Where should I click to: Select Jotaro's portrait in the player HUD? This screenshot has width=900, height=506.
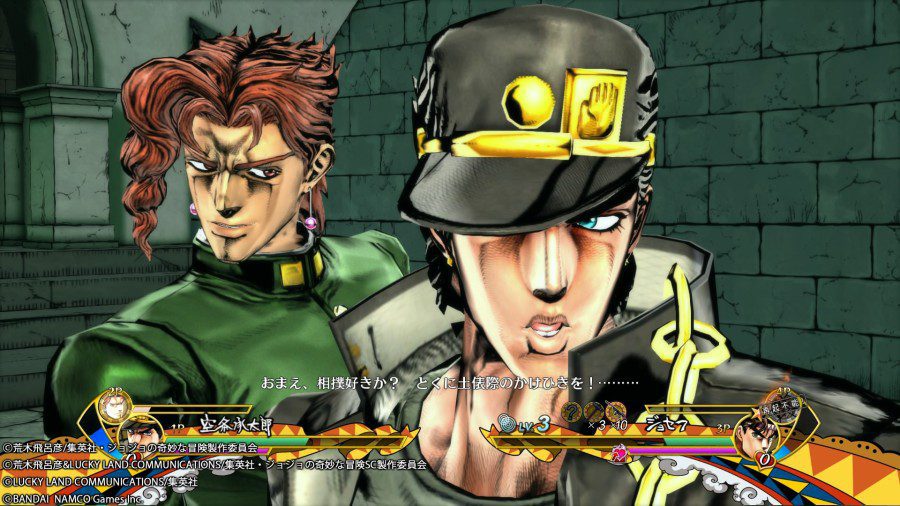[x=141, y=433]
